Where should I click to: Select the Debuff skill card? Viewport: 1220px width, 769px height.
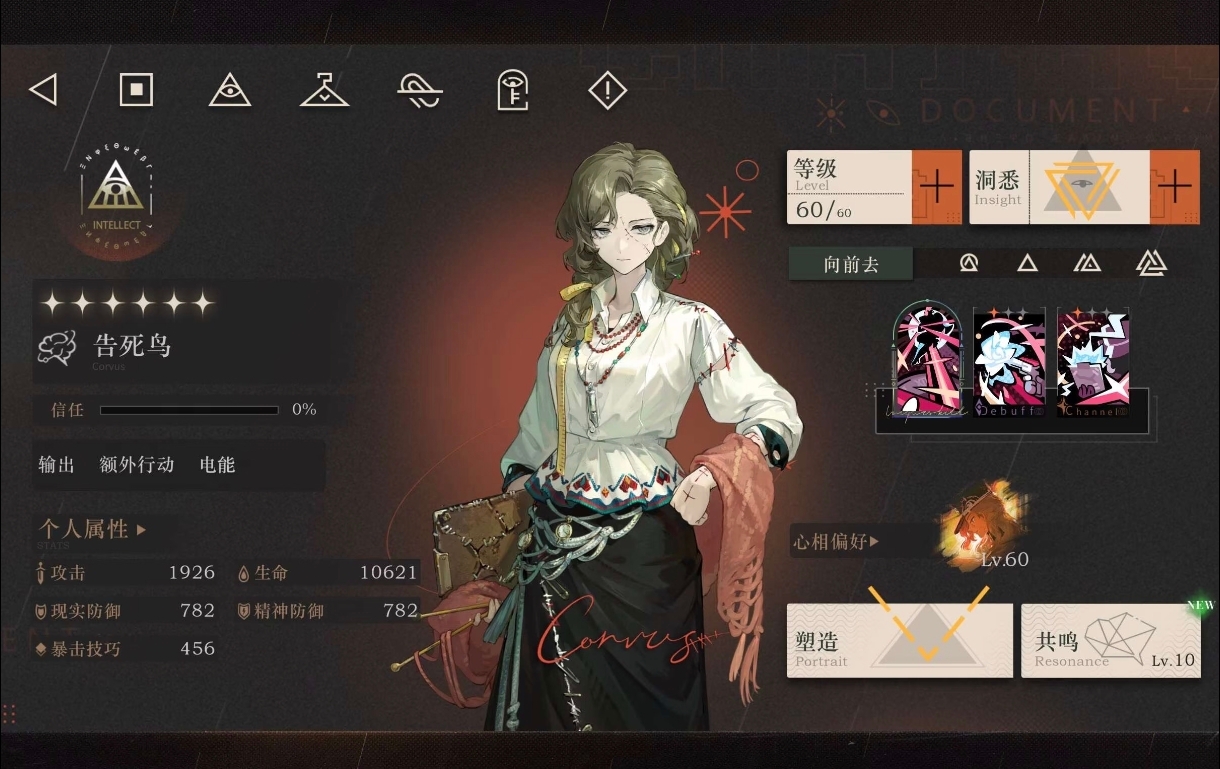(1009, 362)
